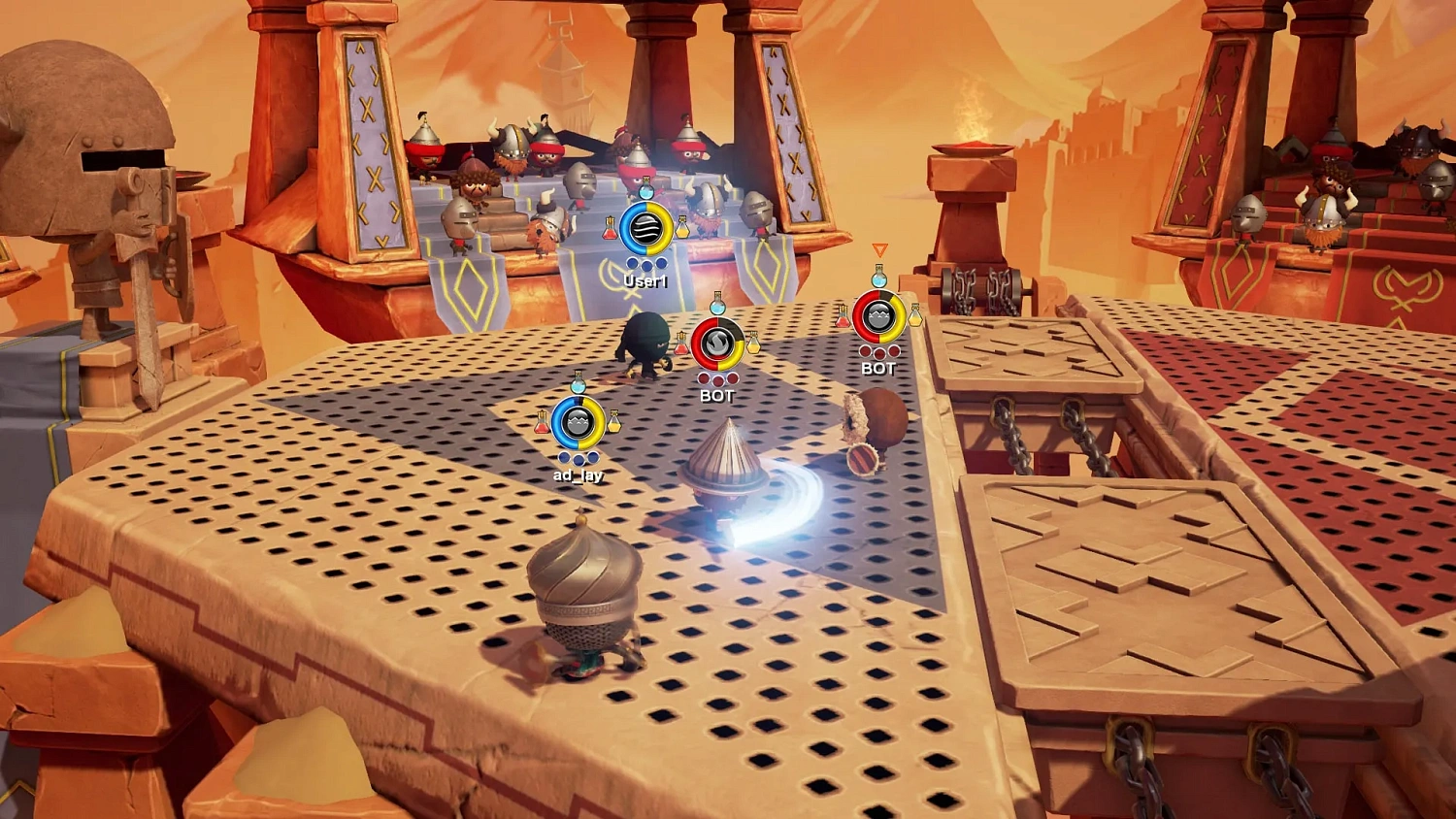Click the User1 name label
This screenshot has height=819, width=1456.
pos(645,279)
